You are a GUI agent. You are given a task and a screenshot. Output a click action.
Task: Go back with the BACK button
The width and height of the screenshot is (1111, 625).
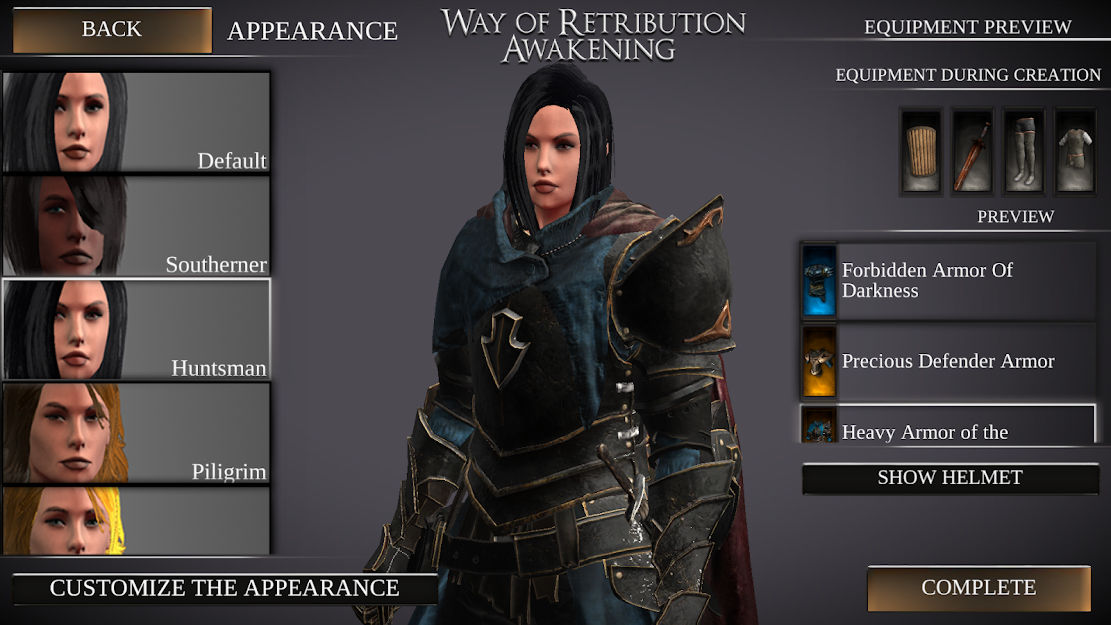112,30
